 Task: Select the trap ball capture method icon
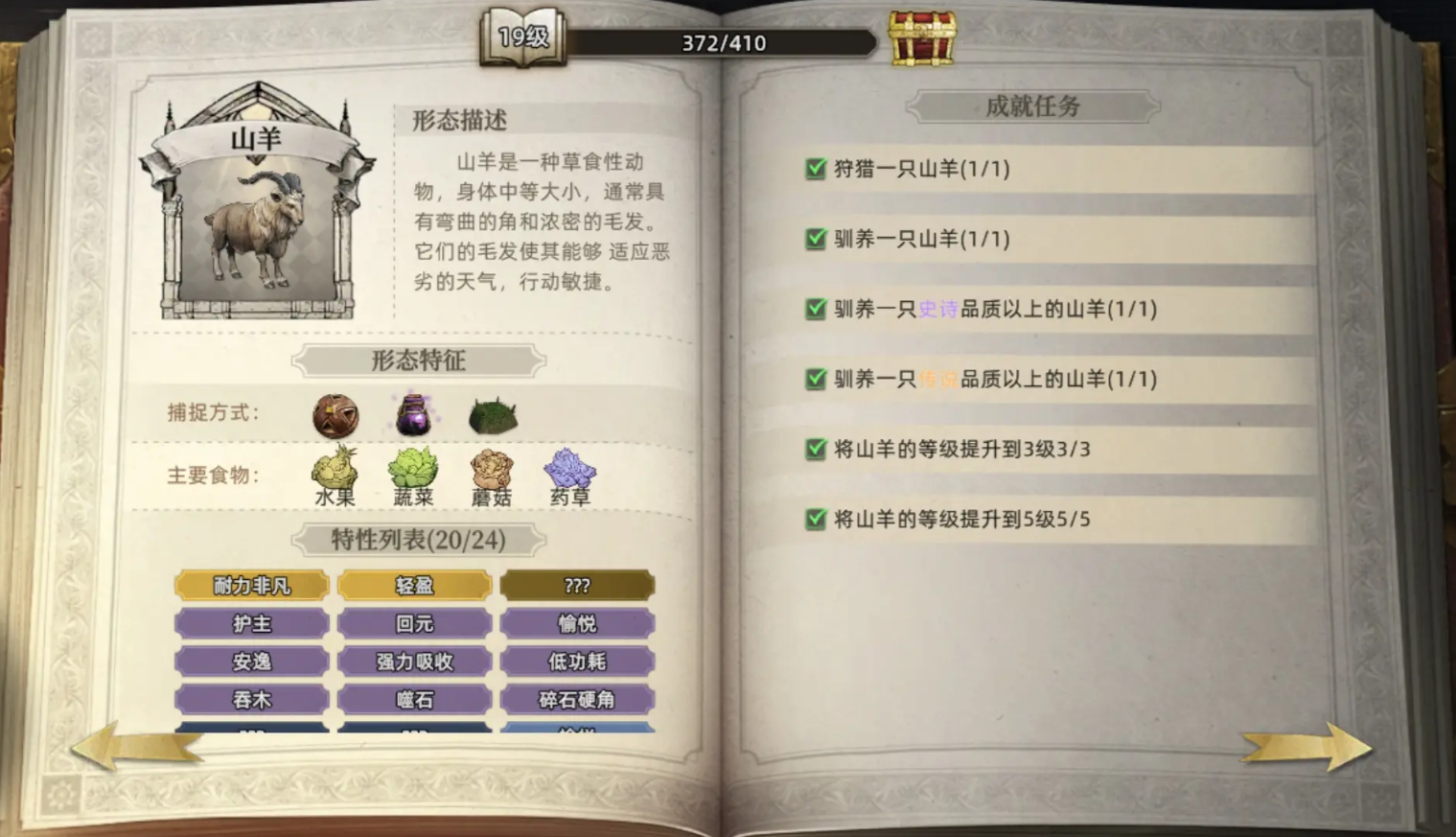pyautogui.click(x=336, y=414)
